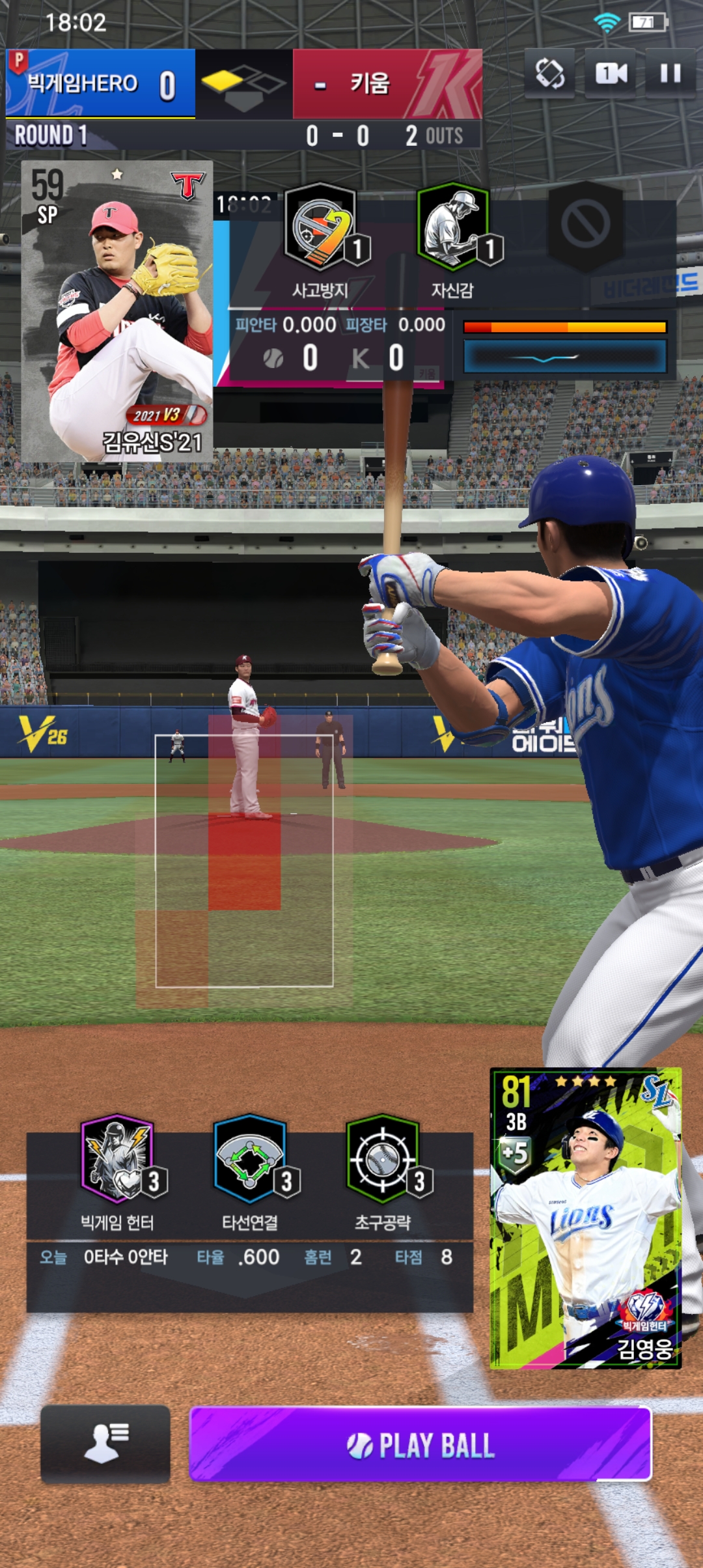Open the 김유신S'21 pitcher card
Viewport: 703px width, 1568px height.
tap(117, 311)
